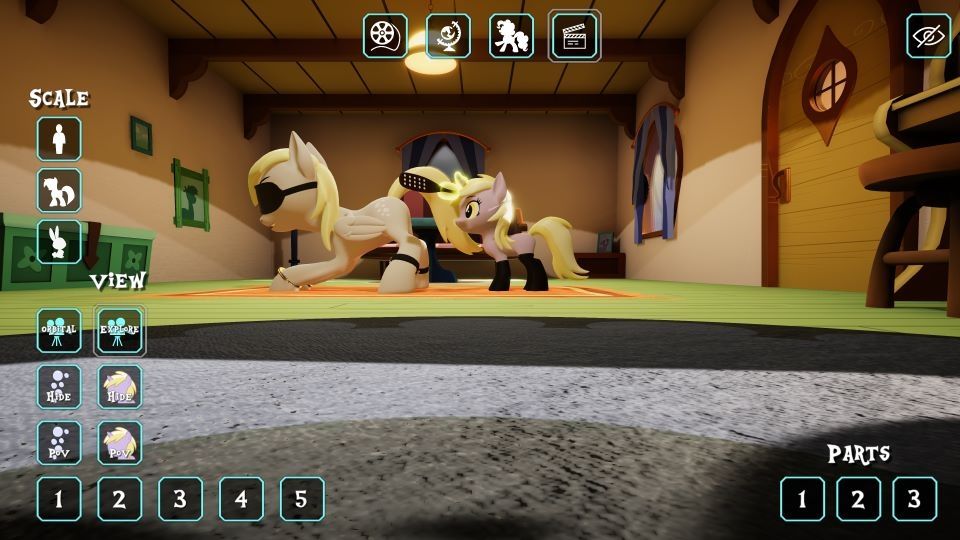Choose number 5 in the View row
The height and width of the screenshot is (540, 960).
coord(302,499)
